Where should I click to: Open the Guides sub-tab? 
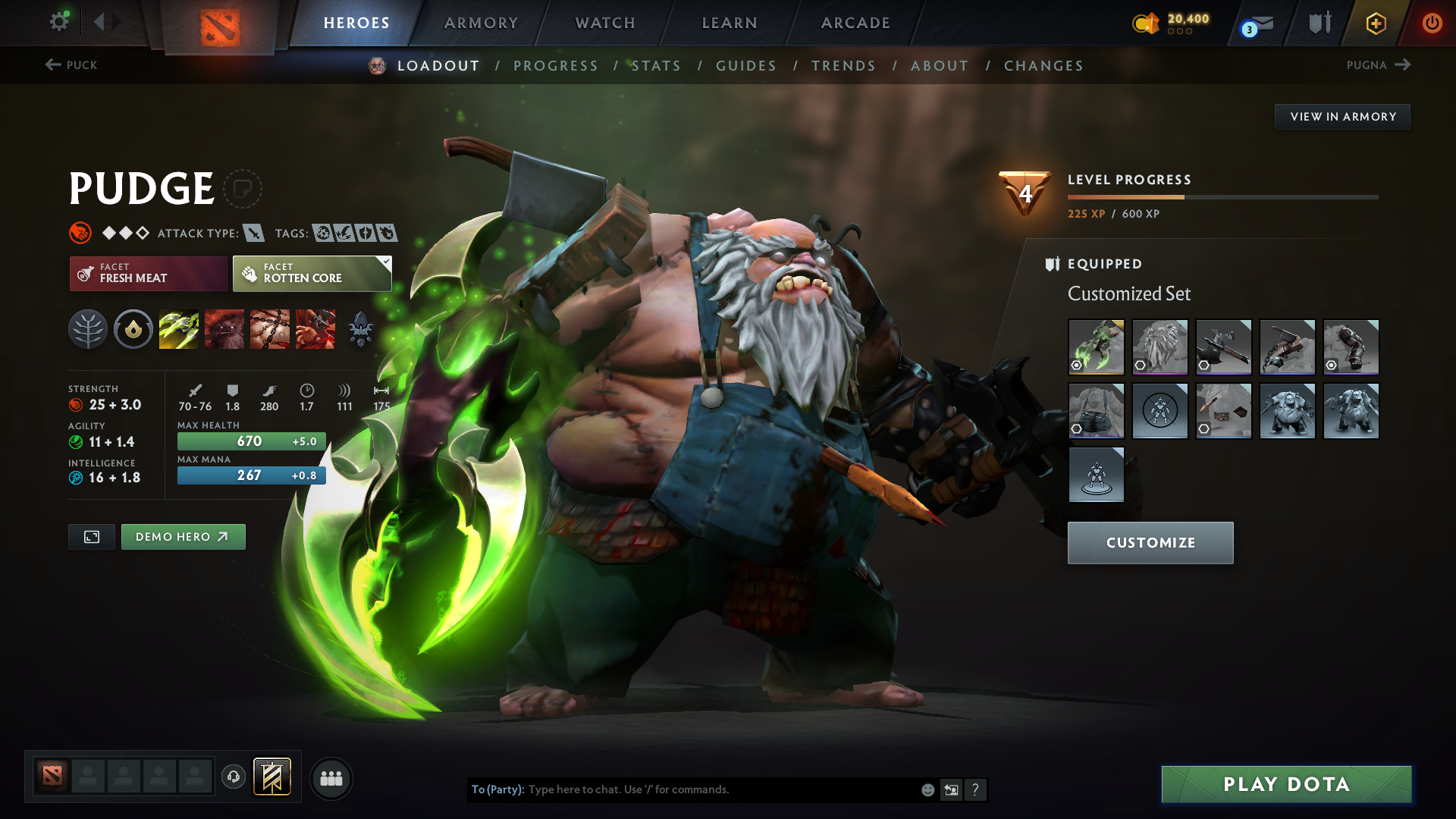point(746,66)
